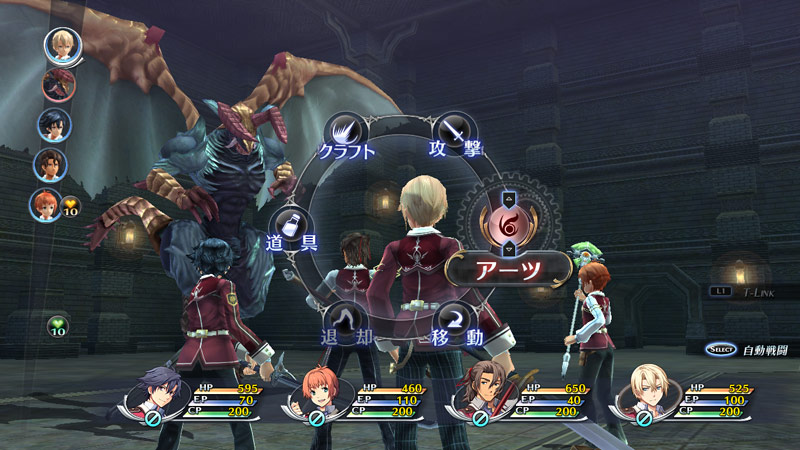800x450 pixels.
Task: Select the red monster turn order portrait
Action: click(x=59, y=84)
